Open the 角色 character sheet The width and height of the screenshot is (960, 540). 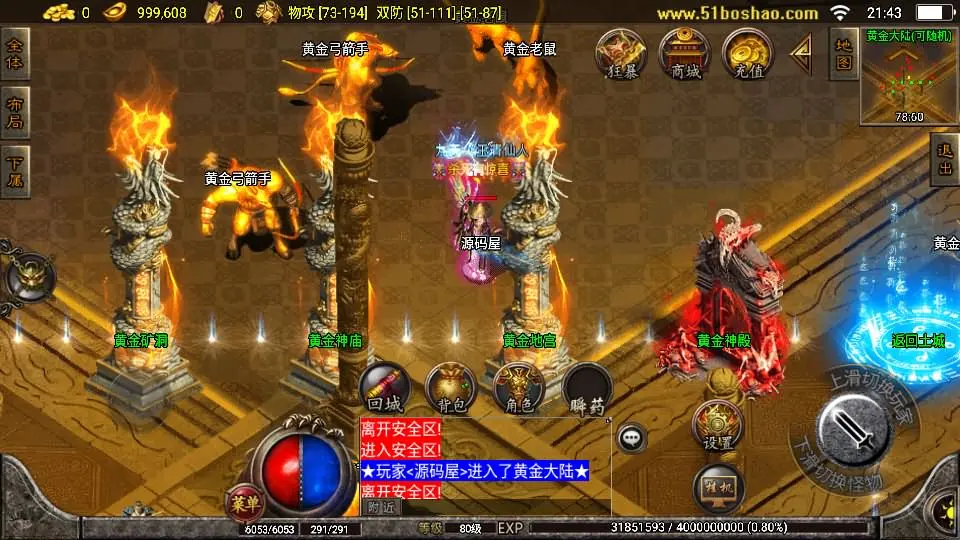tap(519, 388)
